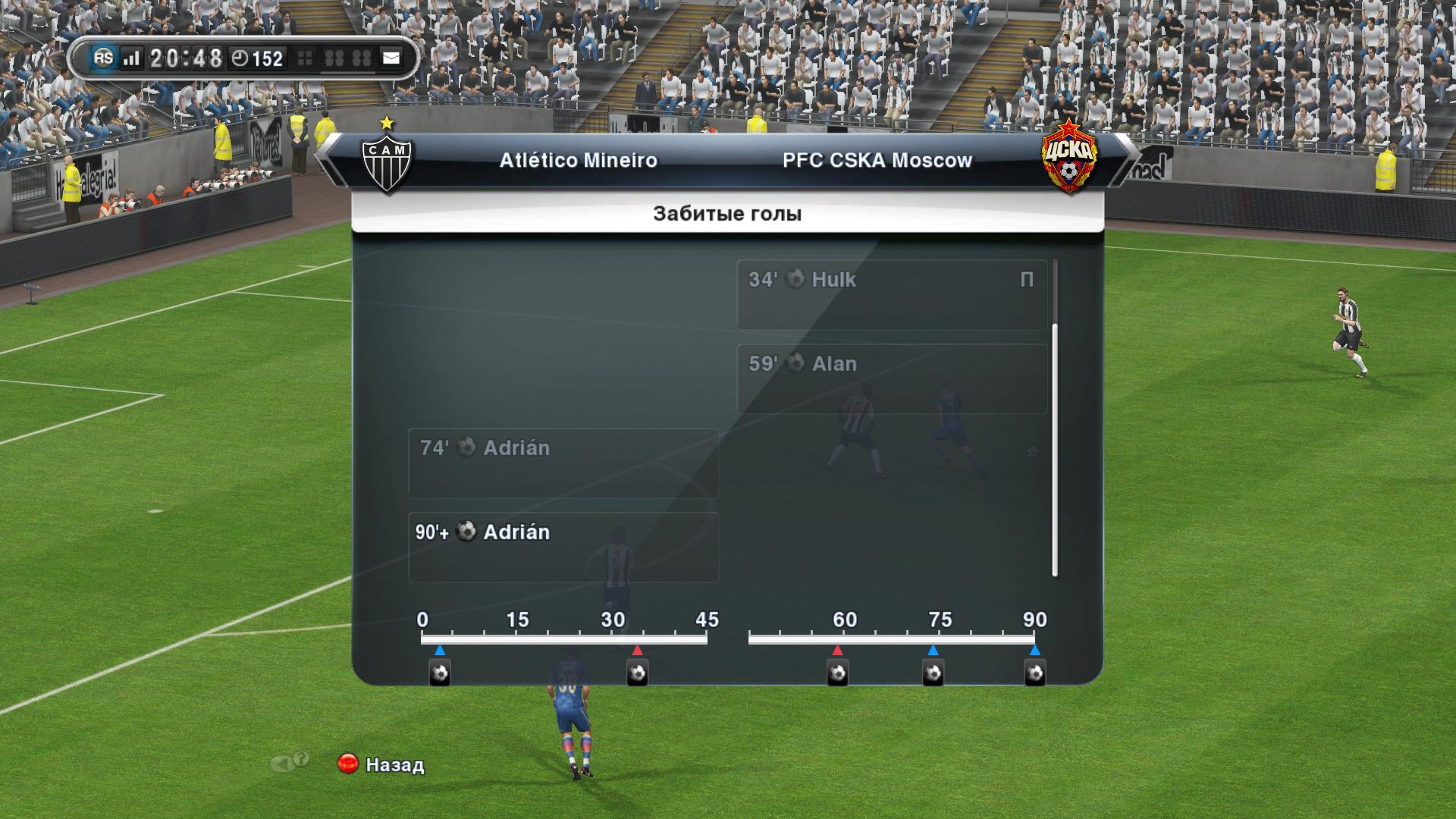Choose the 74' Adrián goal row
This screenshot has width=1456, height=819.
click(563, 463)
